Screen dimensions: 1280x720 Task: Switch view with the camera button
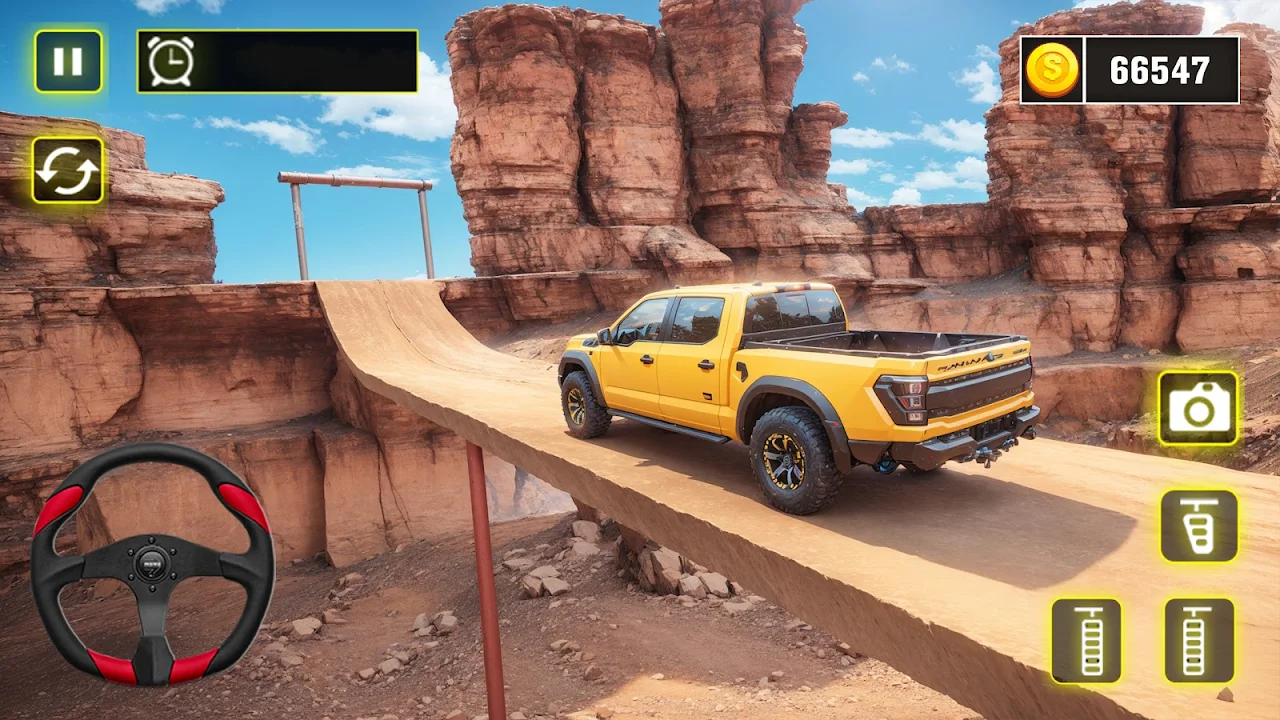[x=1198, y=408]
